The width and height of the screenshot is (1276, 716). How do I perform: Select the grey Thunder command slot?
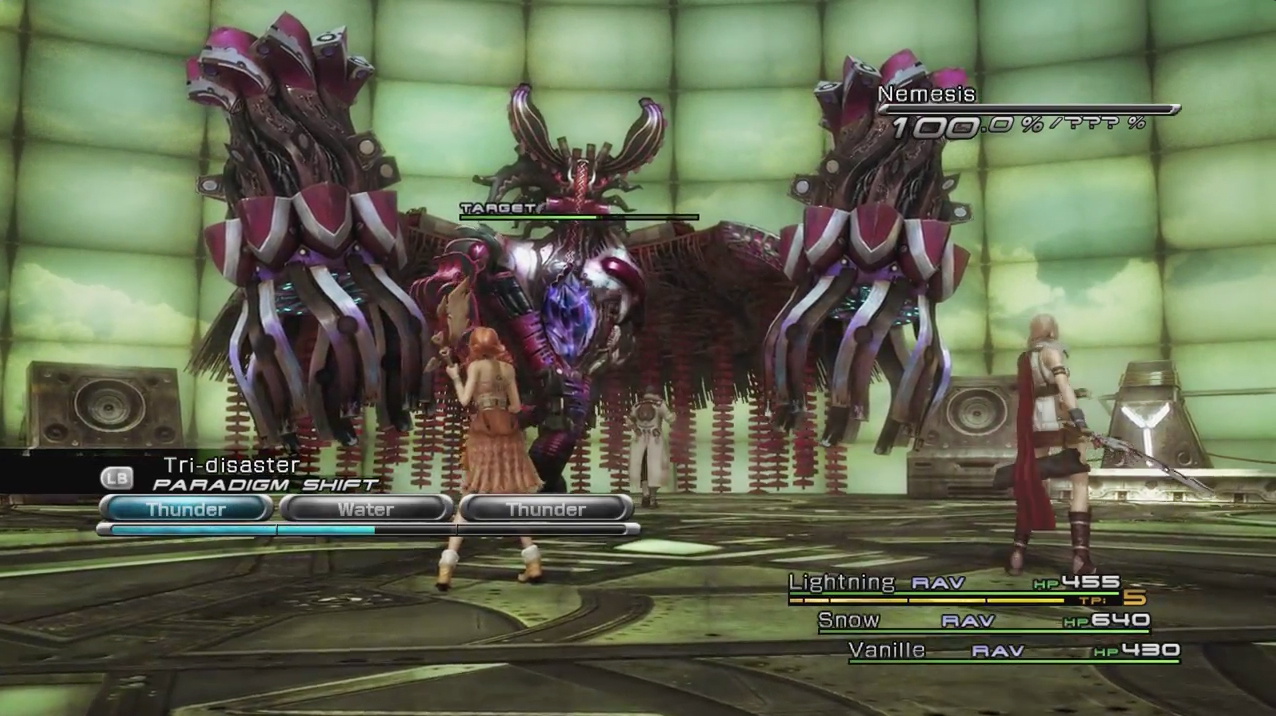point(546,509)
